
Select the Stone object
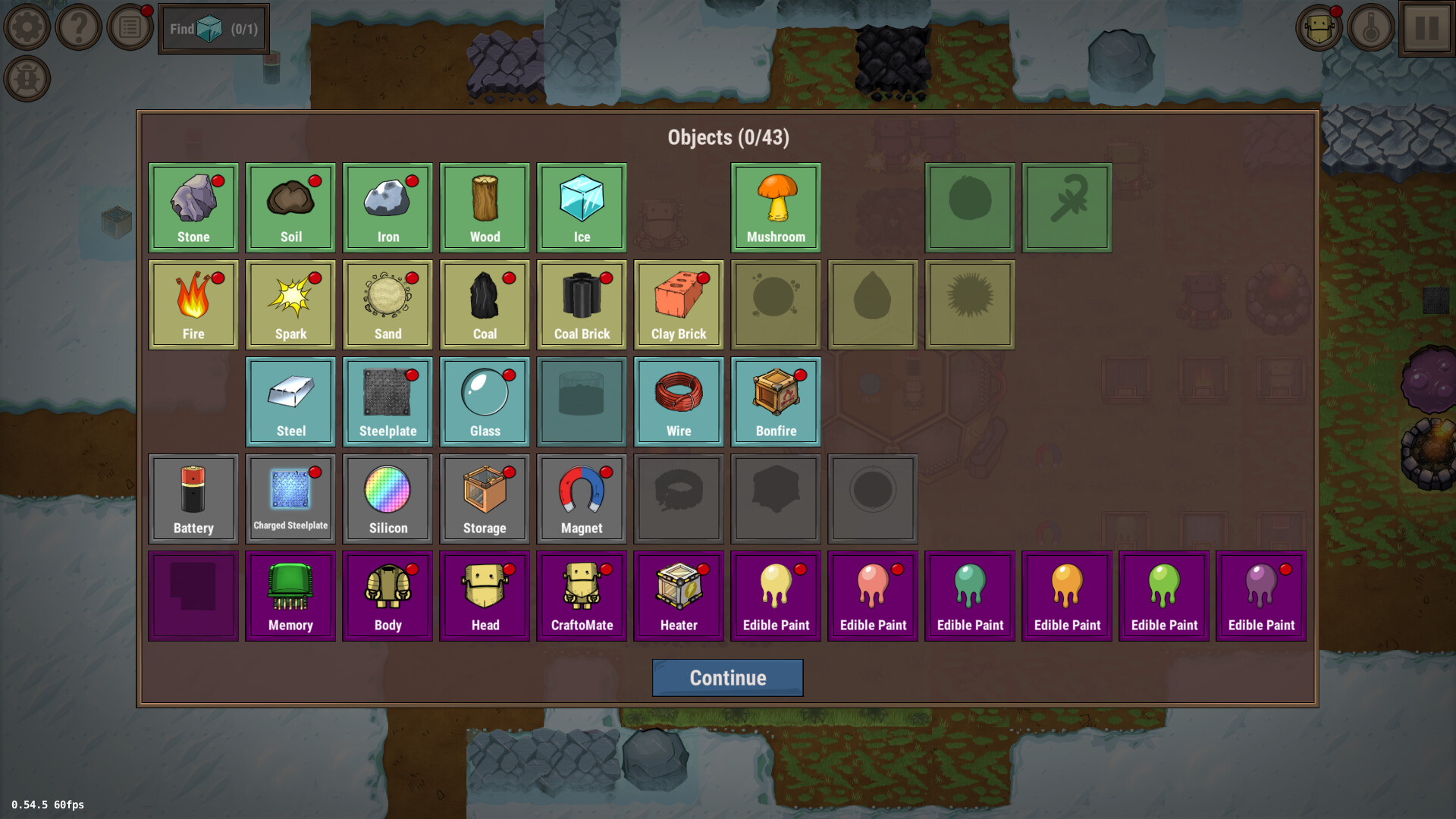click(193, 207)
